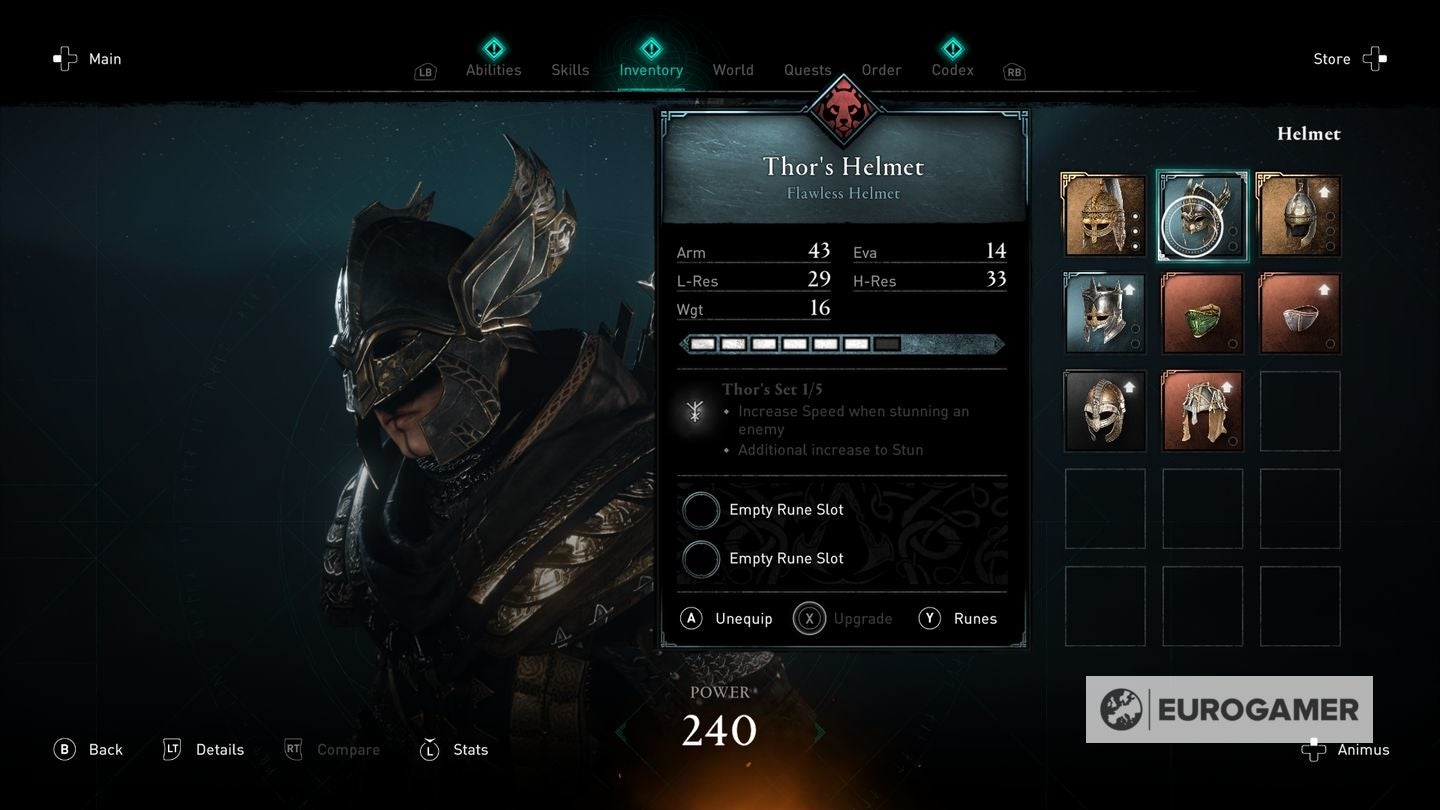The image size is (1440, 810).
Task: Open the Codex menu section
Action: coord(951,69)
